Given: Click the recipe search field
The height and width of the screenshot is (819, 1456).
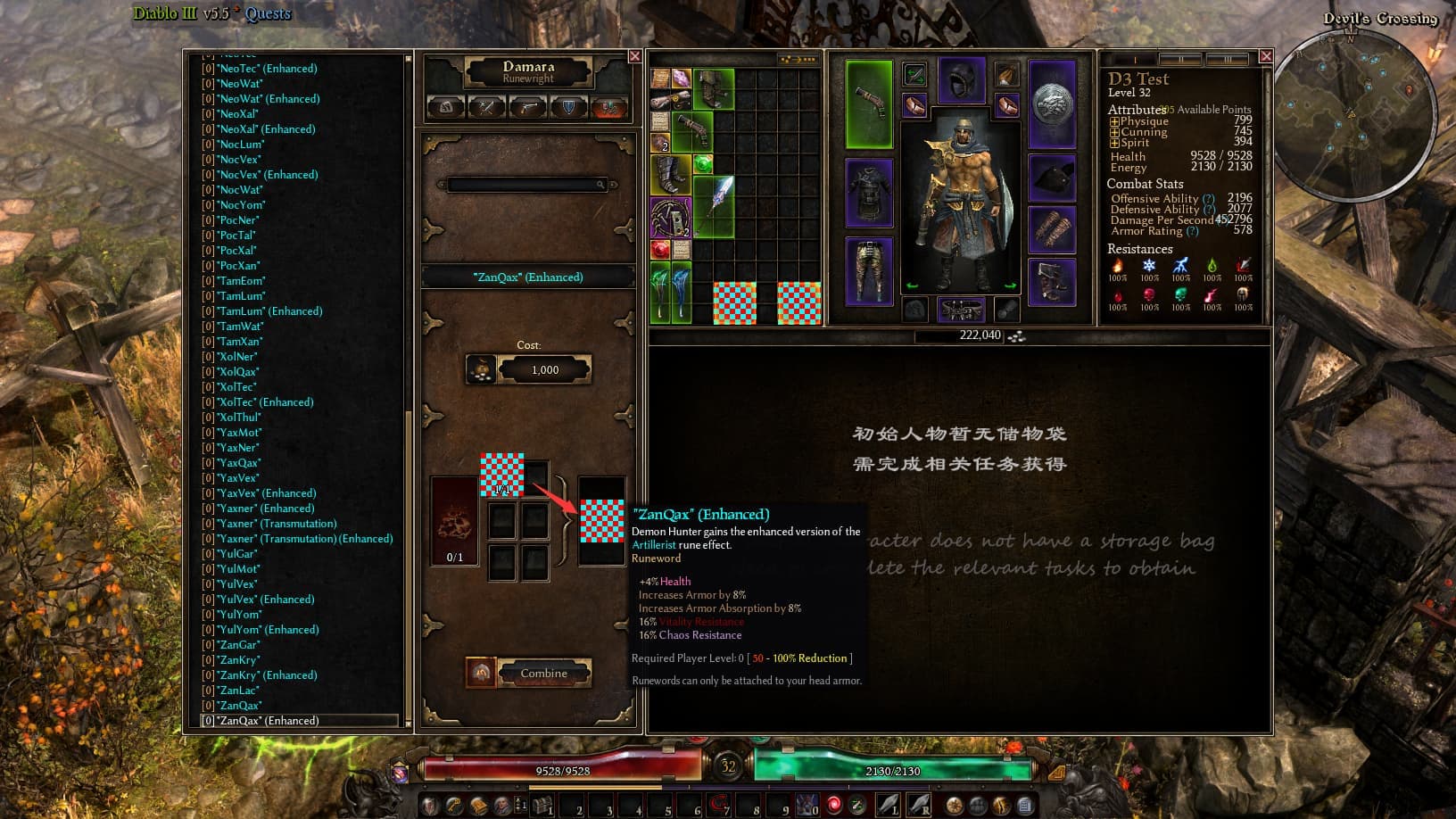Looking at the screenshot, I should click(x=526, y=185).
